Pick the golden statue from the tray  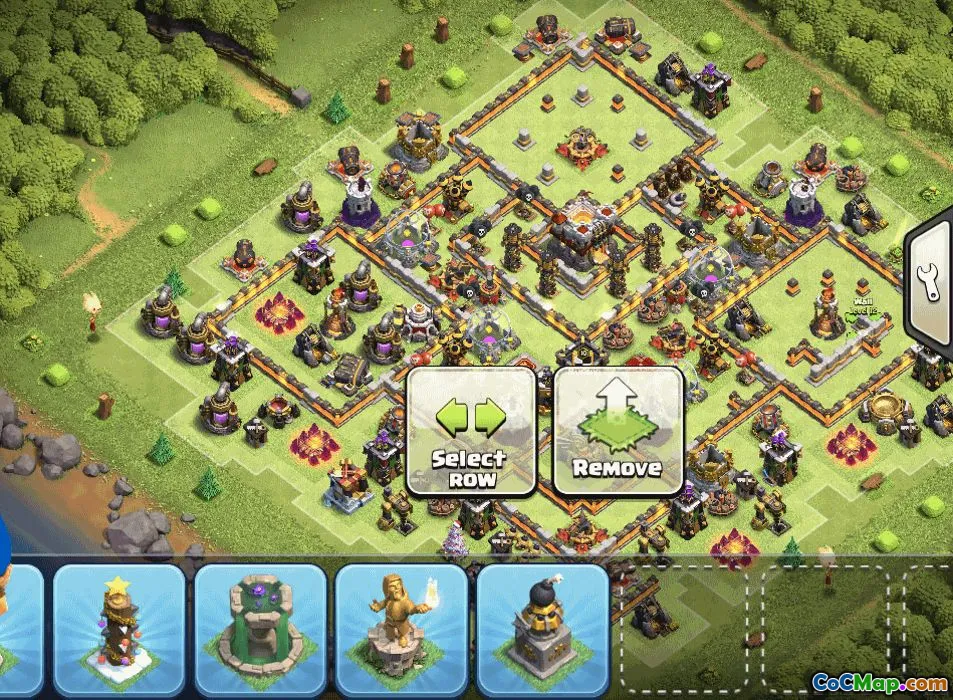[401, 630]
